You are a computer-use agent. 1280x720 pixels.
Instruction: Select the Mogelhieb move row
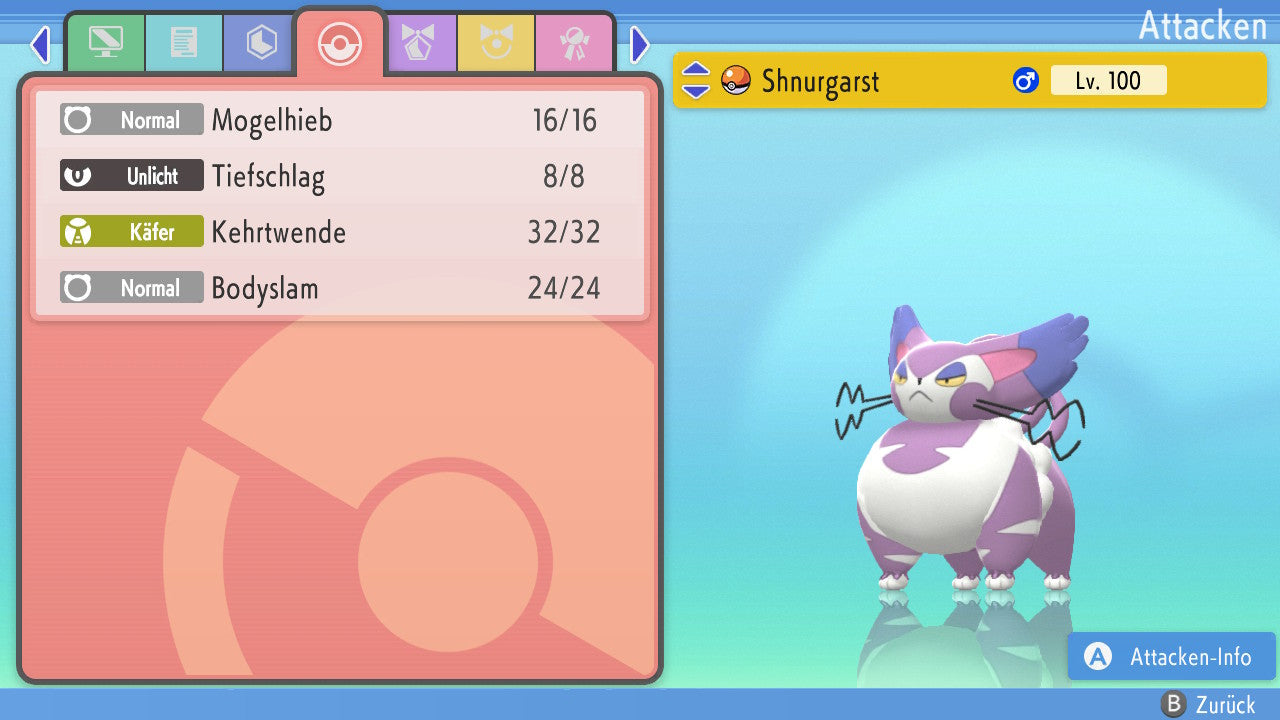click(340, 121)
